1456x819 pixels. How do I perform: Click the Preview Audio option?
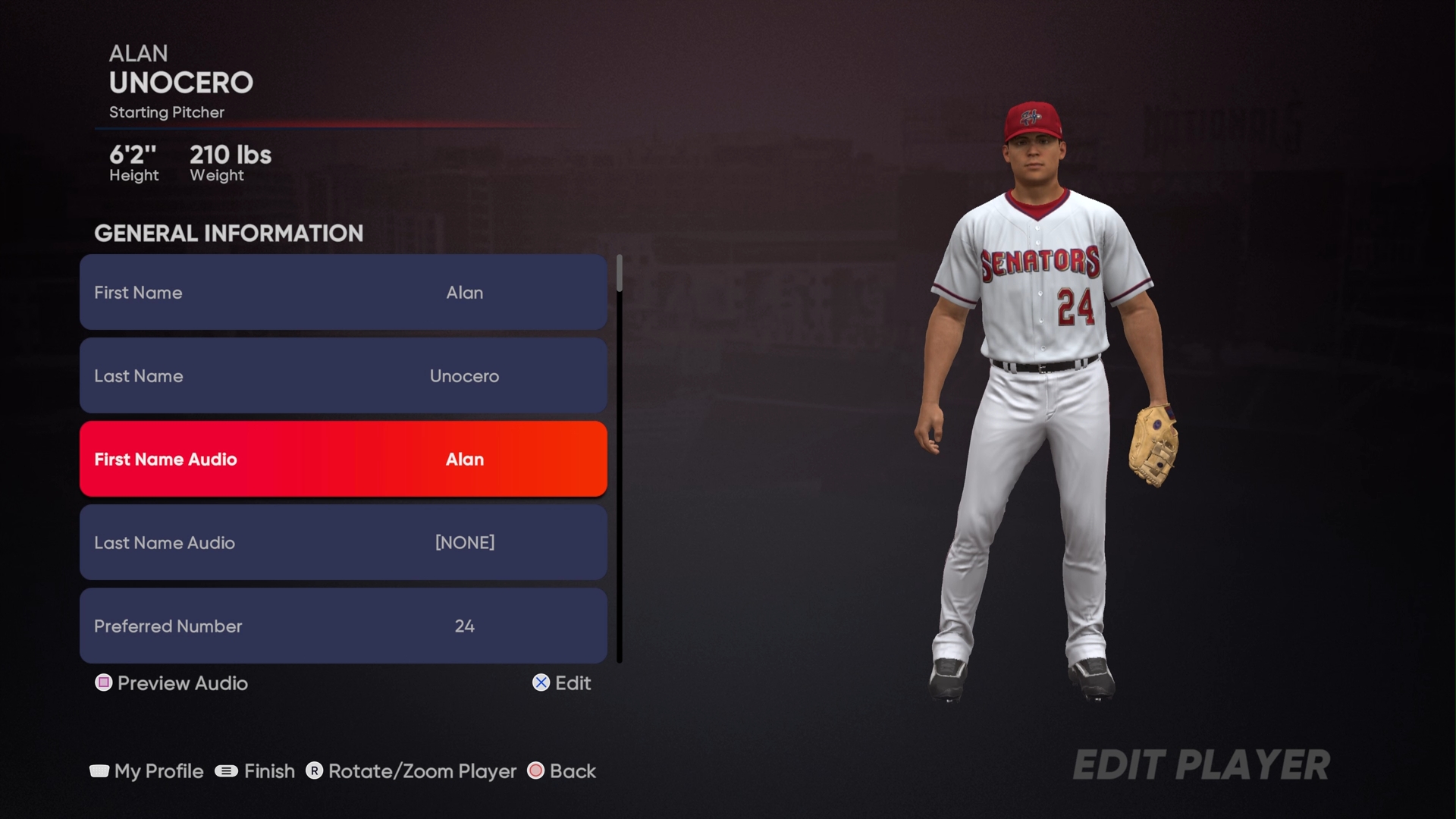click(172, 683)
